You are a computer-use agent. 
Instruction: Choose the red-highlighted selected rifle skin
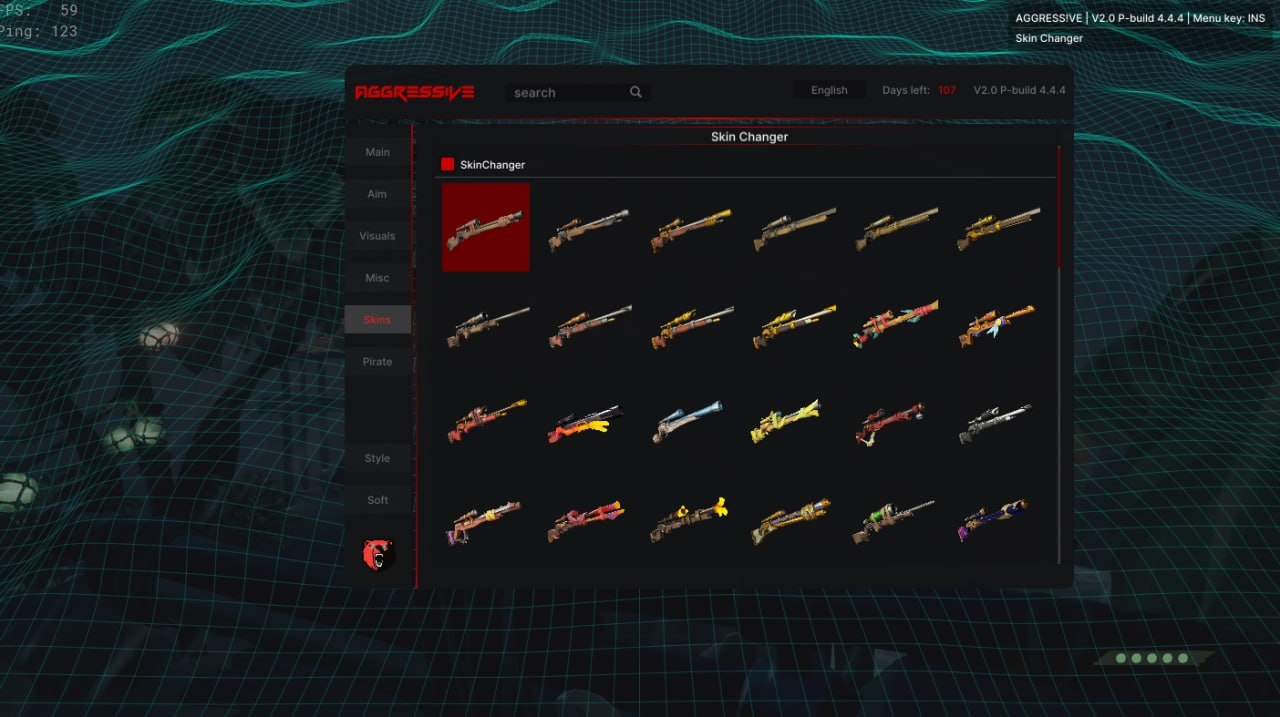[486, 227]
